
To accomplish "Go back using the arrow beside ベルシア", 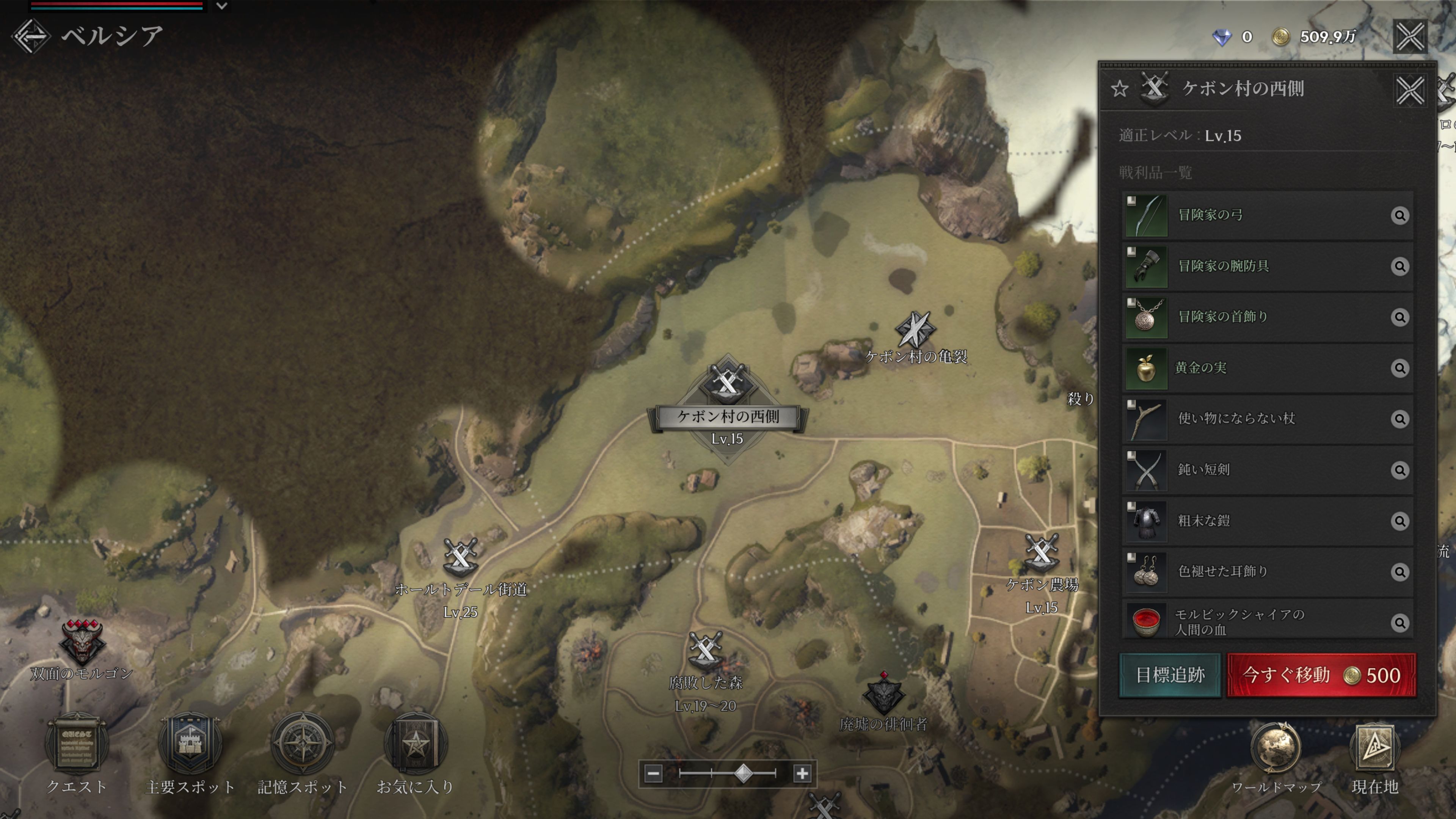I will pyautogui.click(x=31, y=37).
